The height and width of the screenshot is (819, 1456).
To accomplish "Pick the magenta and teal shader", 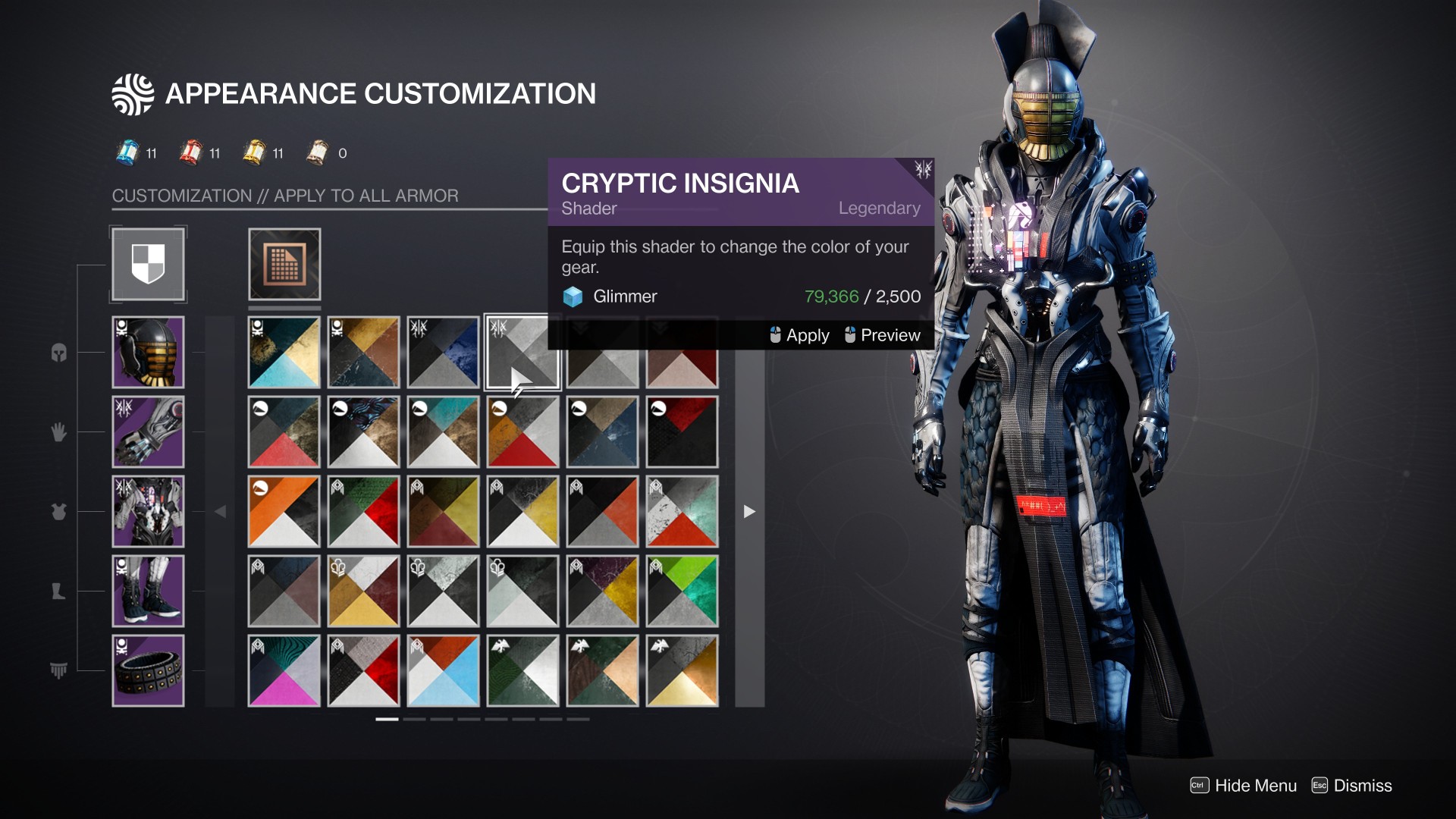I will point(284,671).
